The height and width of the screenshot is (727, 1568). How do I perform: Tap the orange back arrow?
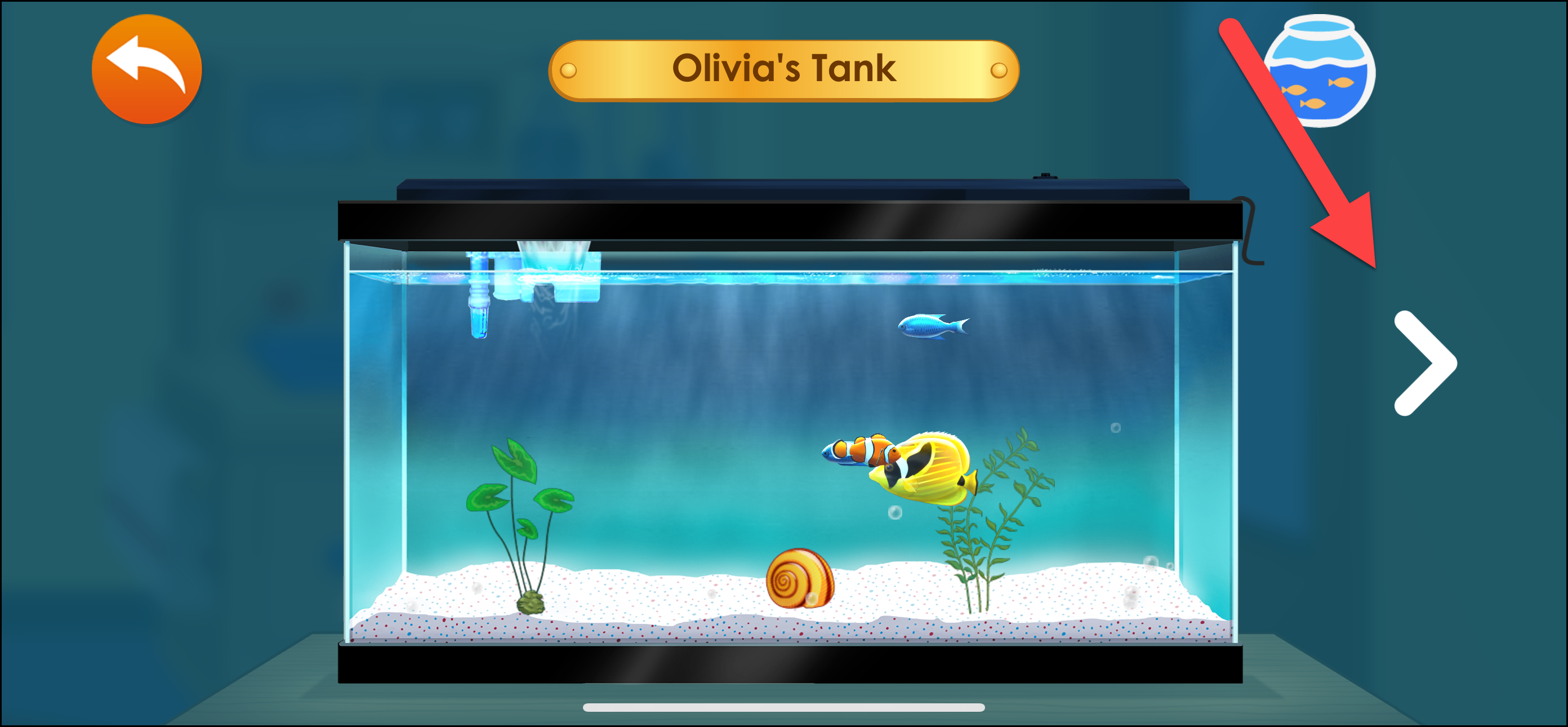point(146,69)
